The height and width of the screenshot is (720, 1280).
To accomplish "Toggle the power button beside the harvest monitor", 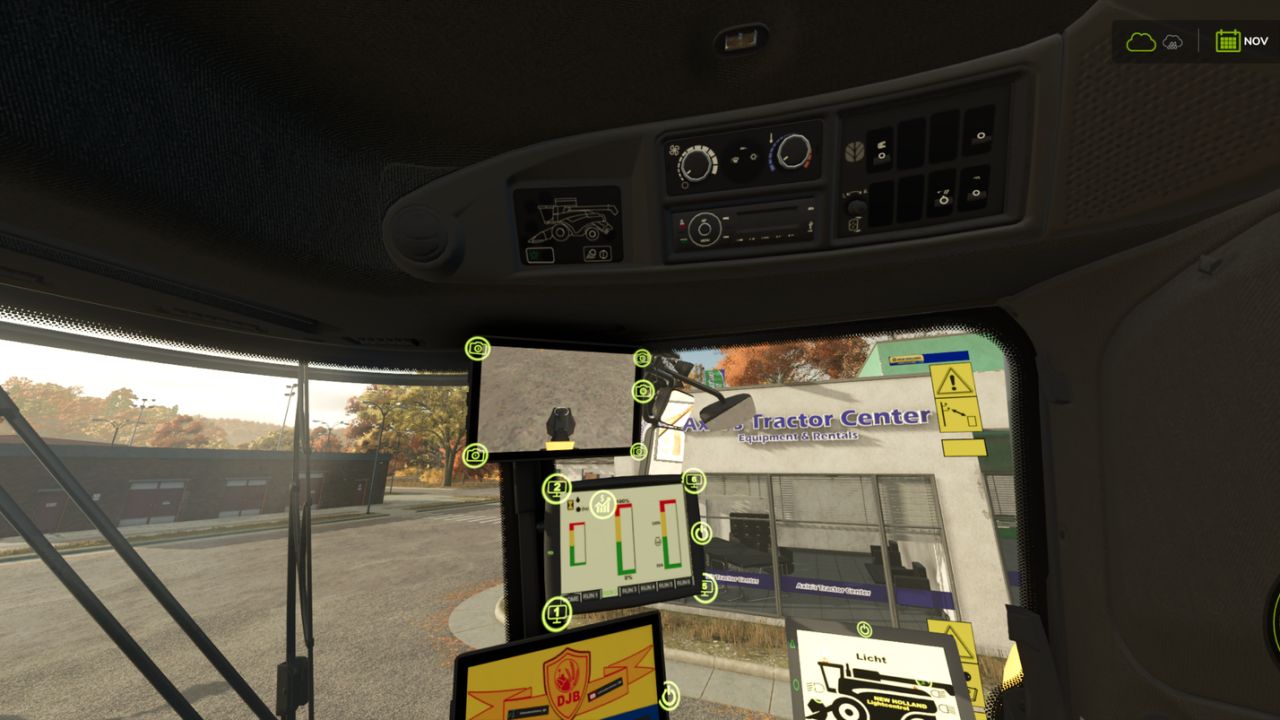I will 702,533.
